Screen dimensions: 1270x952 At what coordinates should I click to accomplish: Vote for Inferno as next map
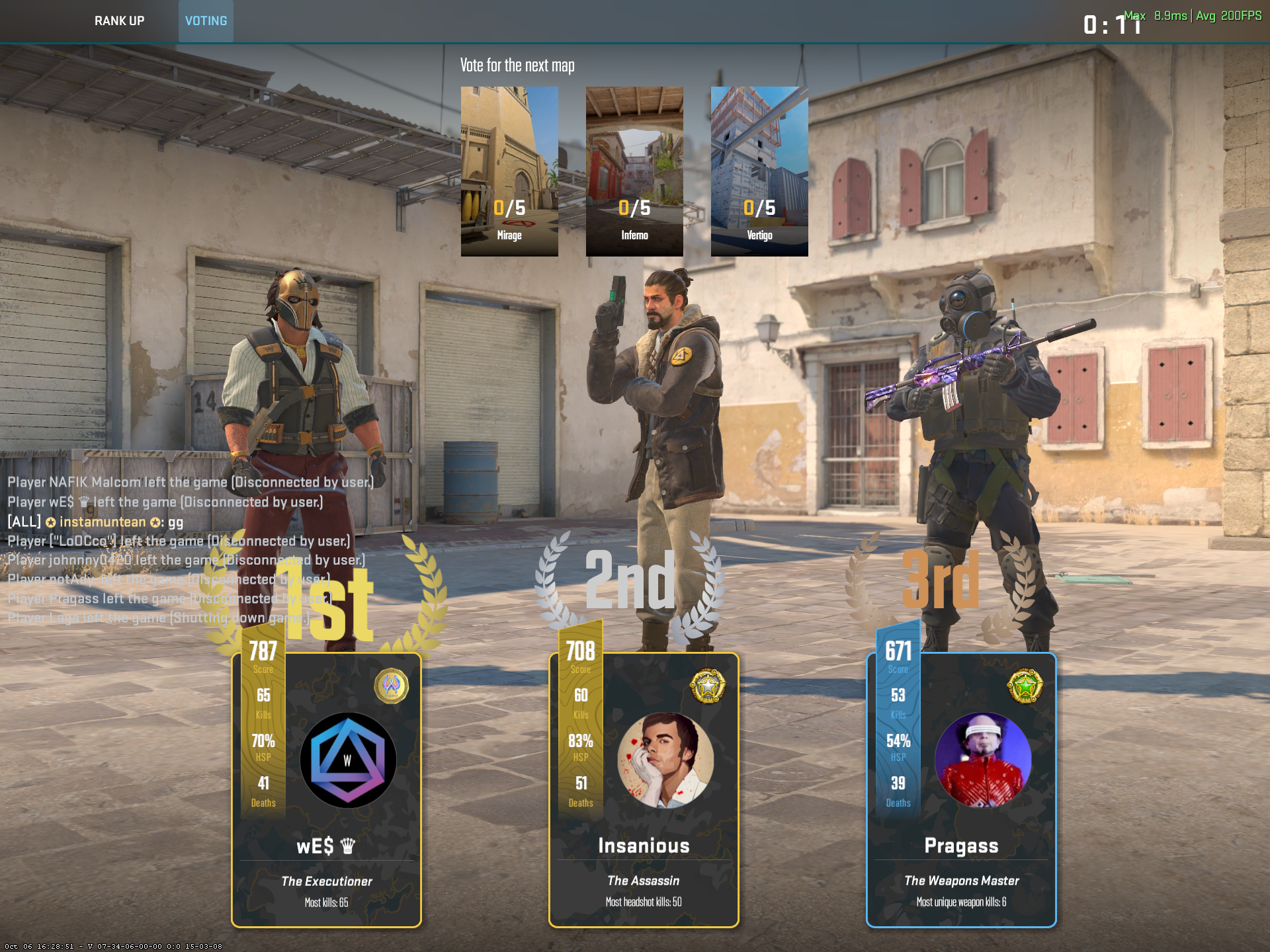(x=634, y=171)
